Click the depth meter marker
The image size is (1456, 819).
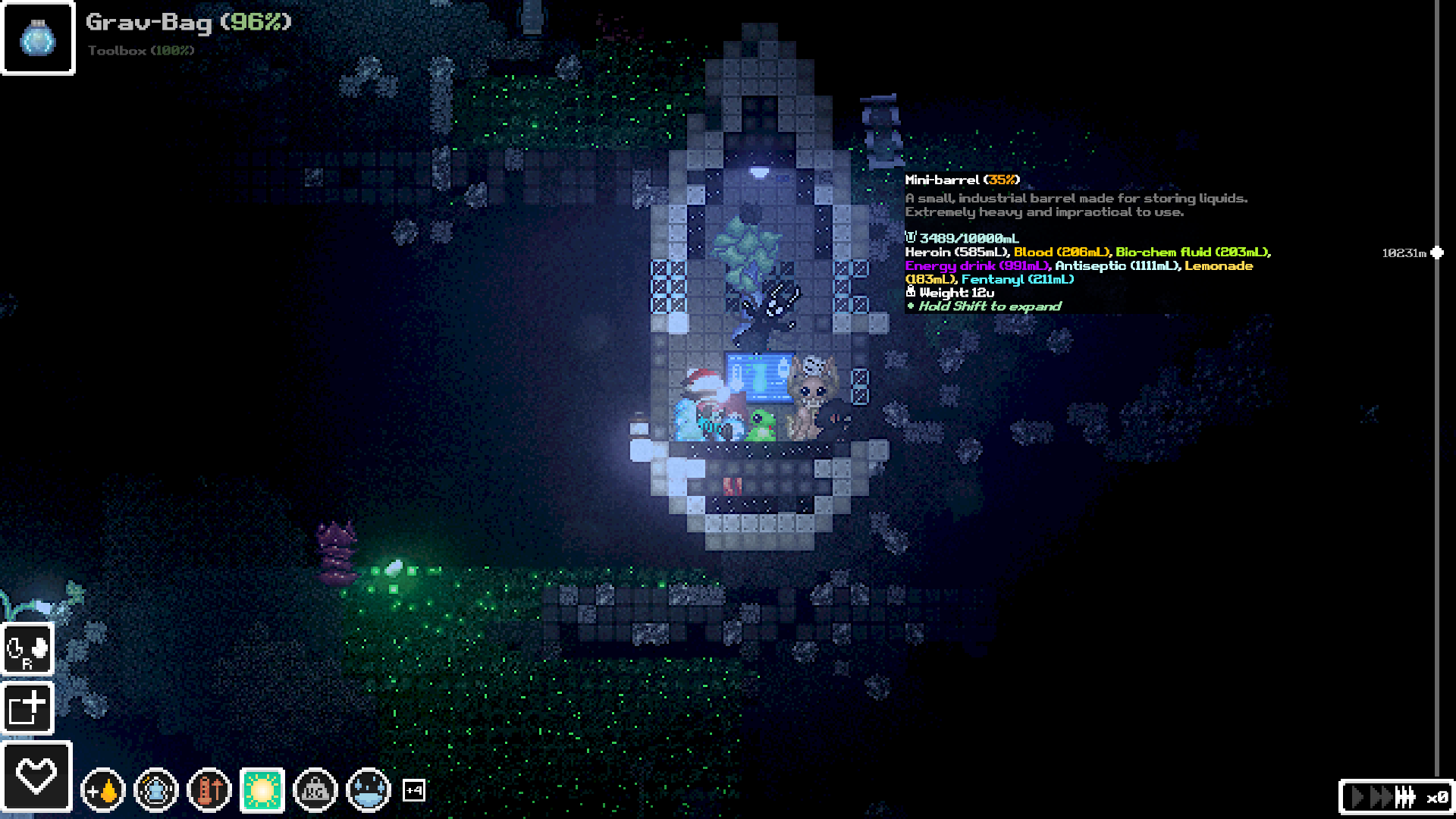[1437, 253]
